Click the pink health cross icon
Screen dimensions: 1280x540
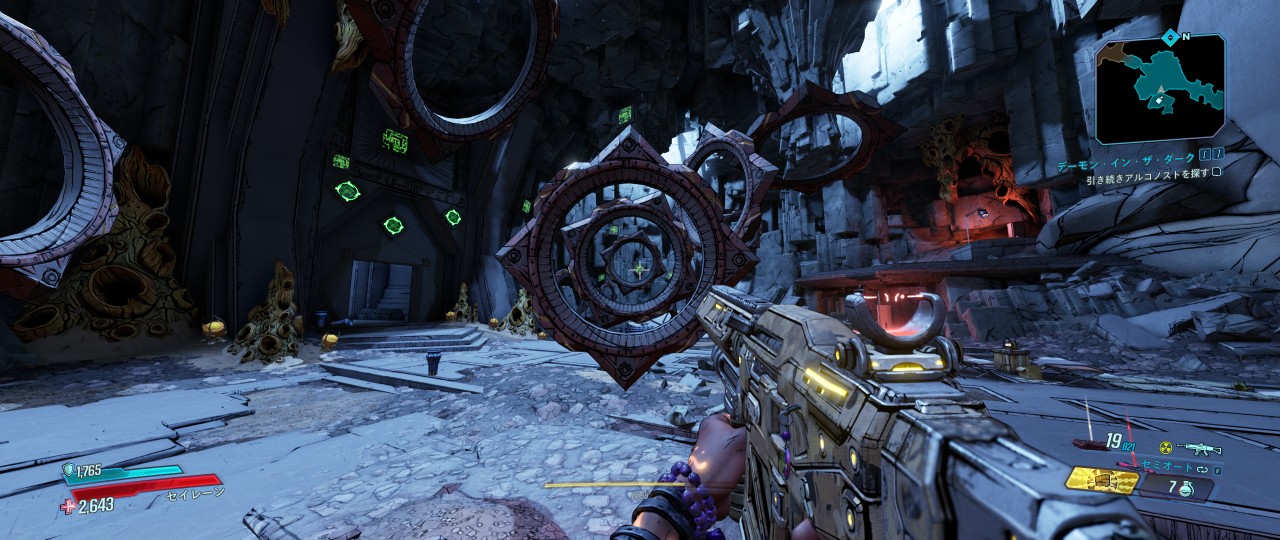67,506
